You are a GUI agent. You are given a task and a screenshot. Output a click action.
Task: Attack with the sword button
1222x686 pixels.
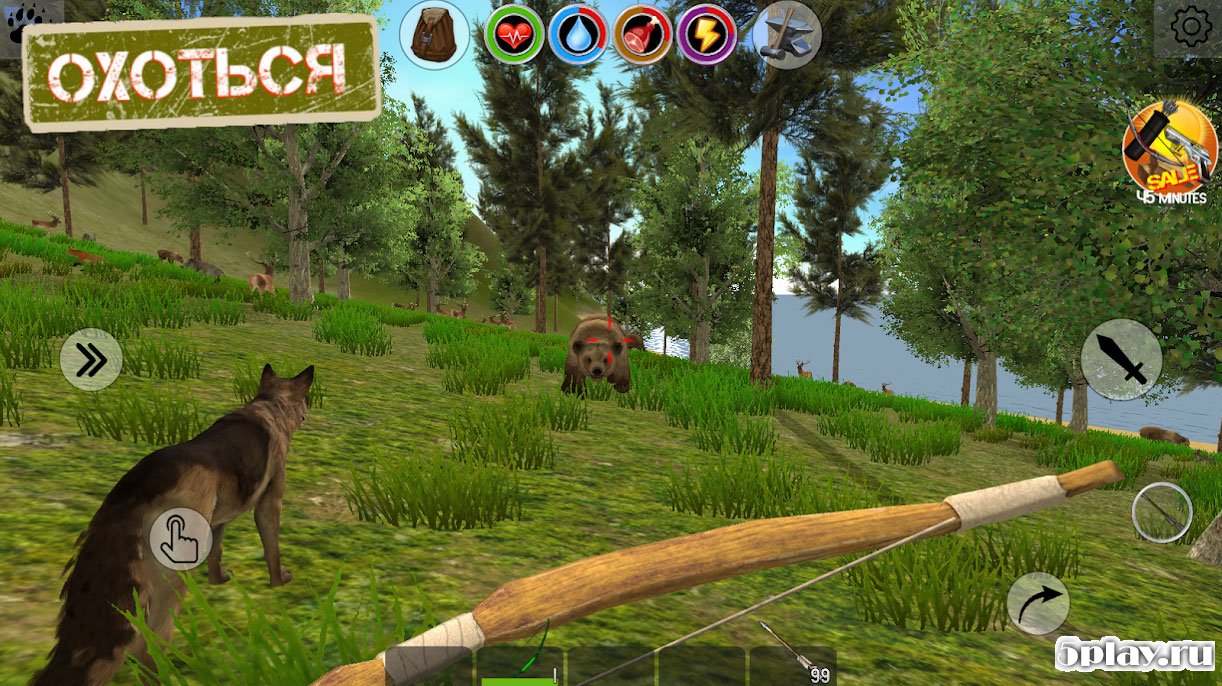[x=1121, y=359]
